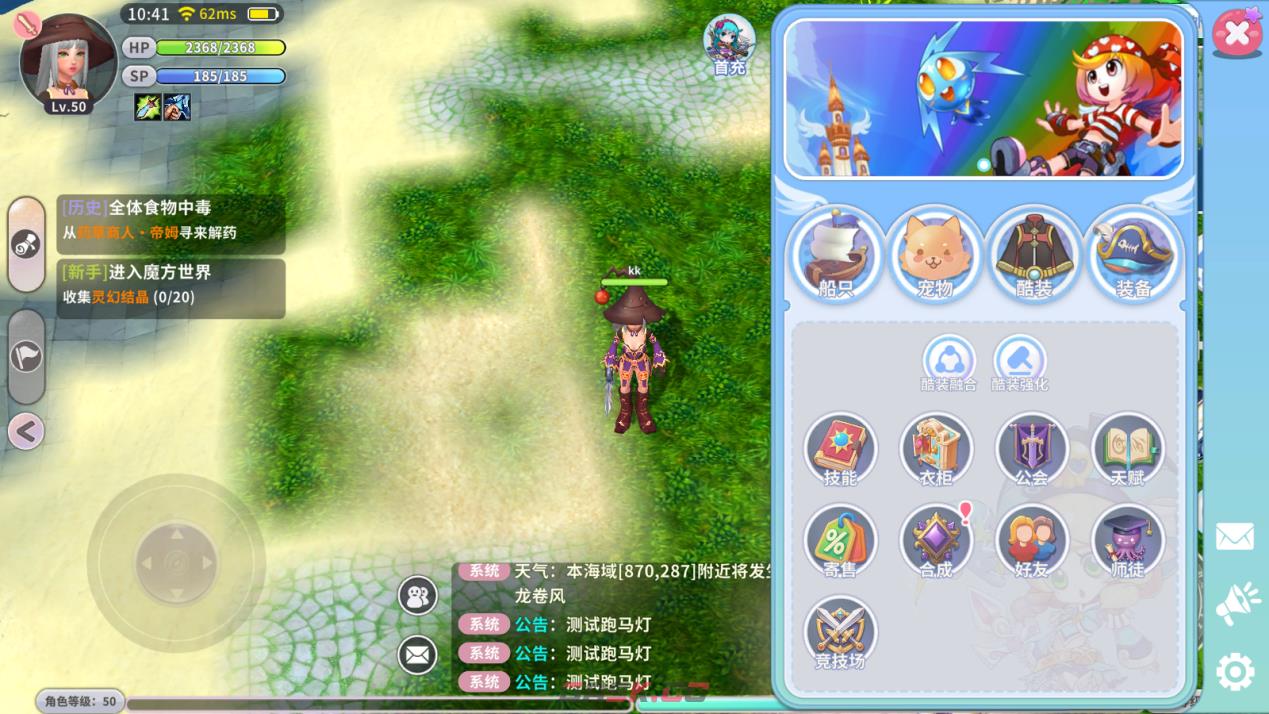Open the 船只 ship menu
The width and height of the screenshot is (1269, 714).
coord(836,254)
